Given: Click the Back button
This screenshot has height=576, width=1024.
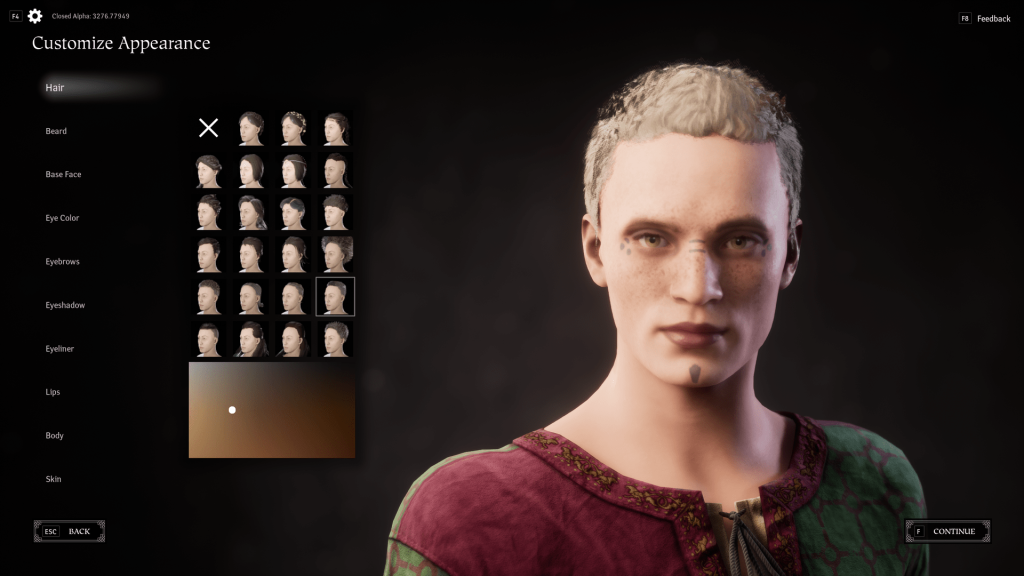Looking at the screenshot, I should tap(69, 531).
